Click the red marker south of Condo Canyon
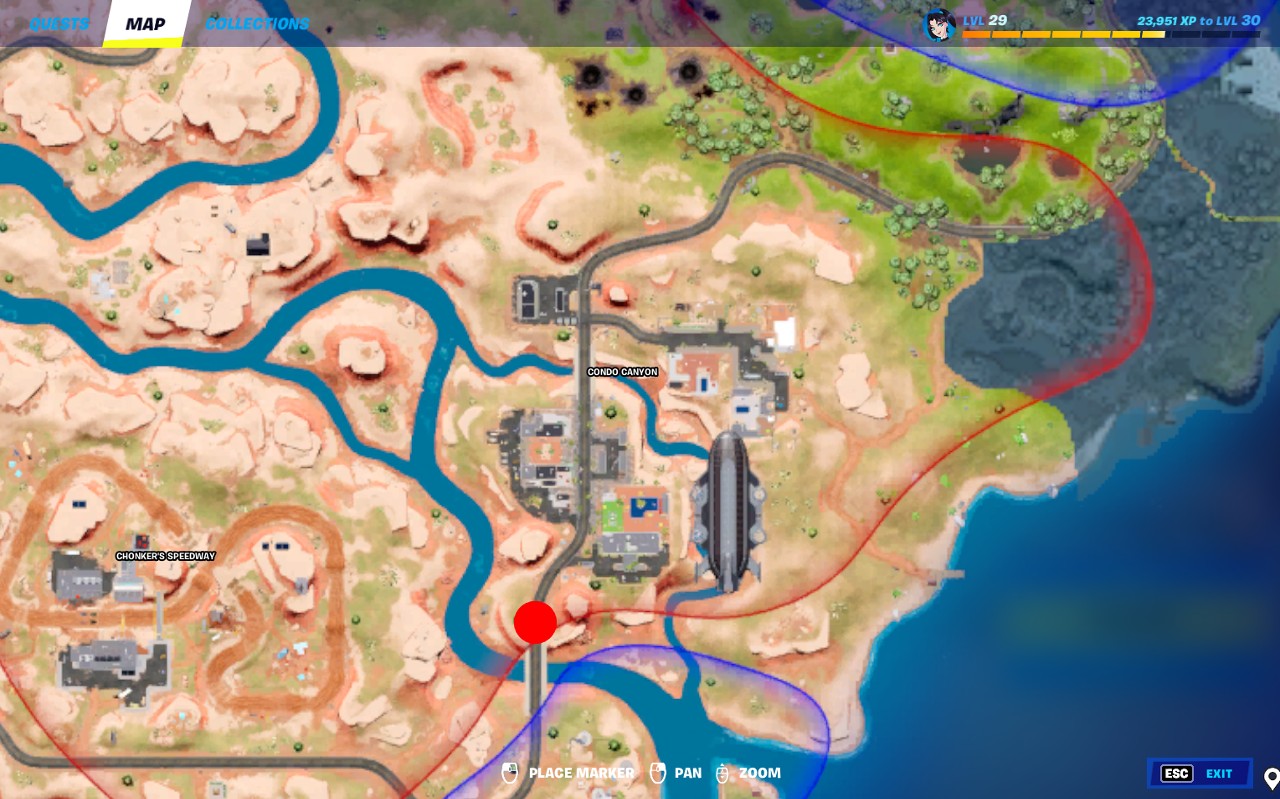The image size is (1280, 799). [x=536, y=622]
